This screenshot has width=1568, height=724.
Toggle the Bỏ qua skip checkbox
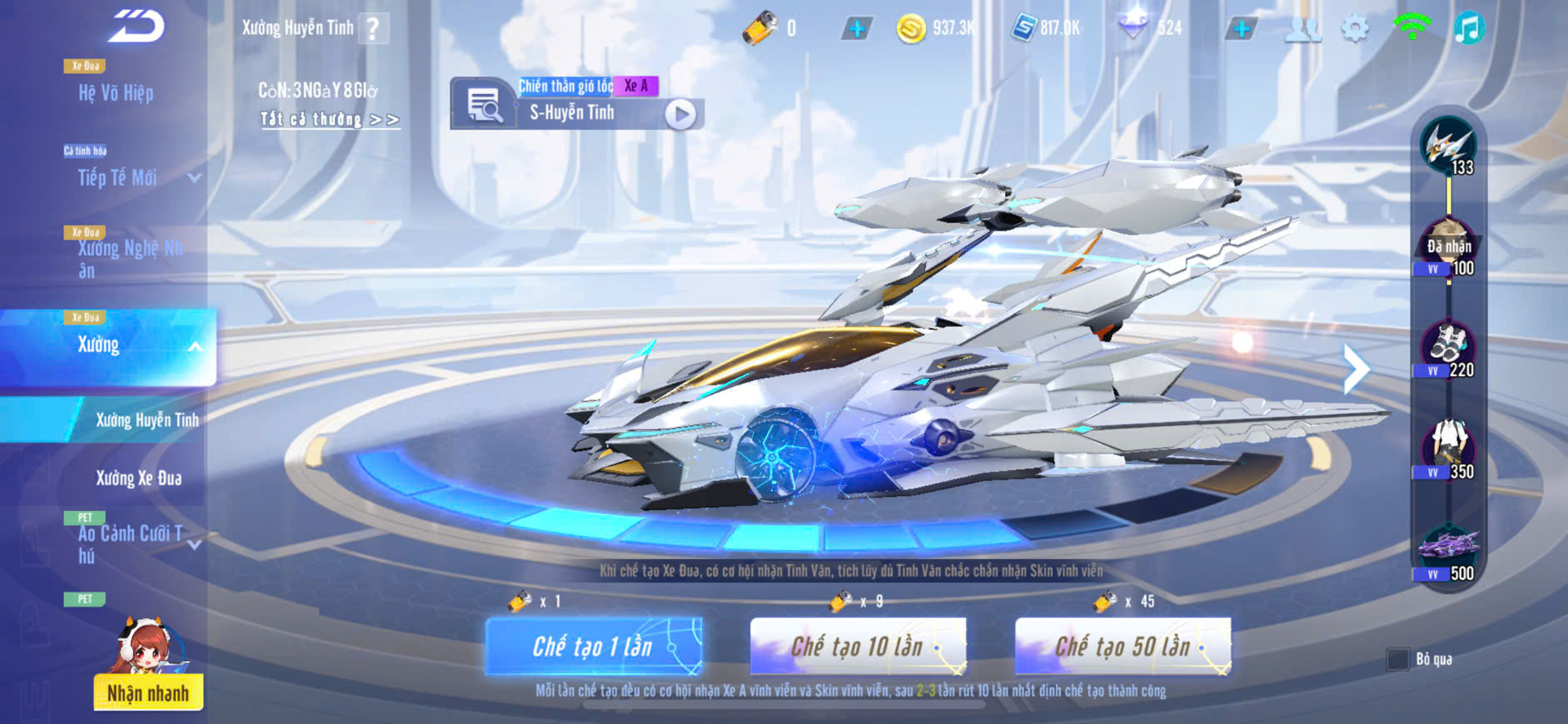[x=1398, y=659]
